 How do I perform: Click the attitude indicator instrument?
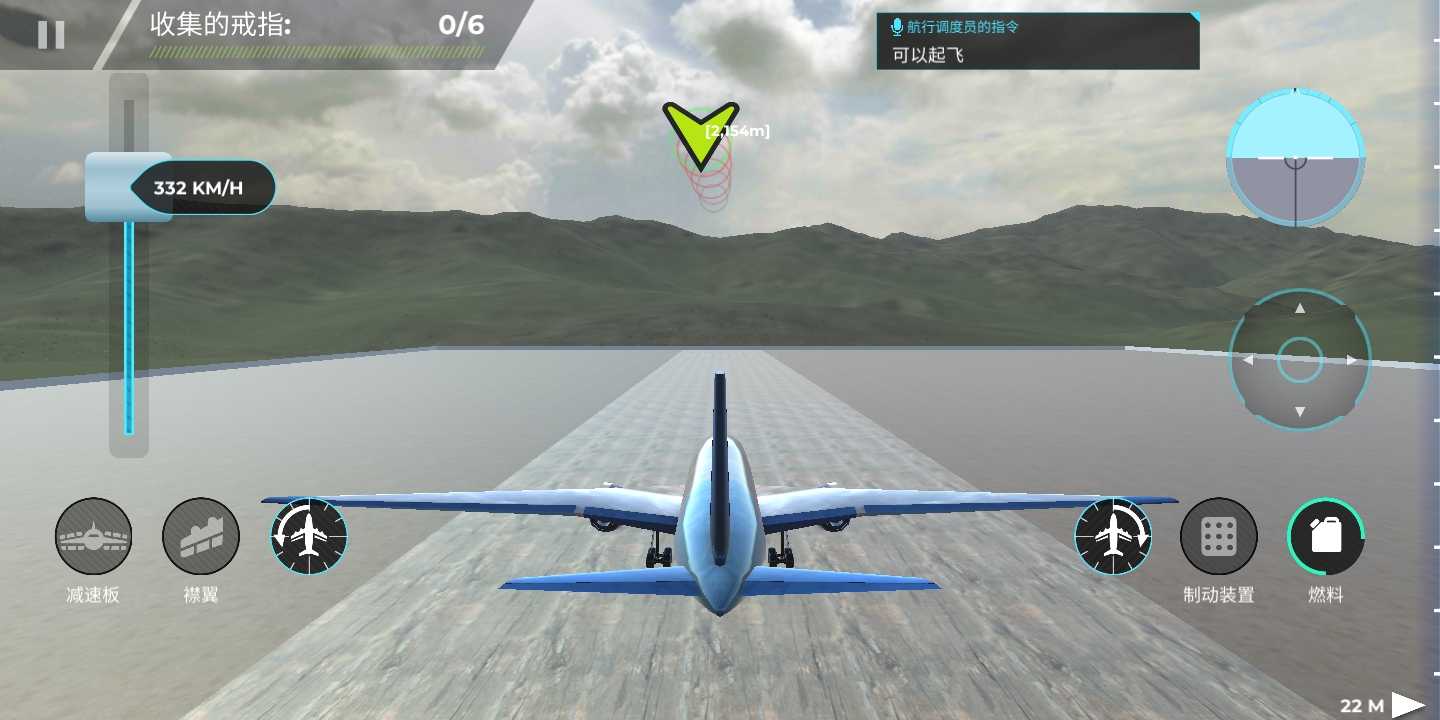pyautogui.click(x=1294, y=157)
